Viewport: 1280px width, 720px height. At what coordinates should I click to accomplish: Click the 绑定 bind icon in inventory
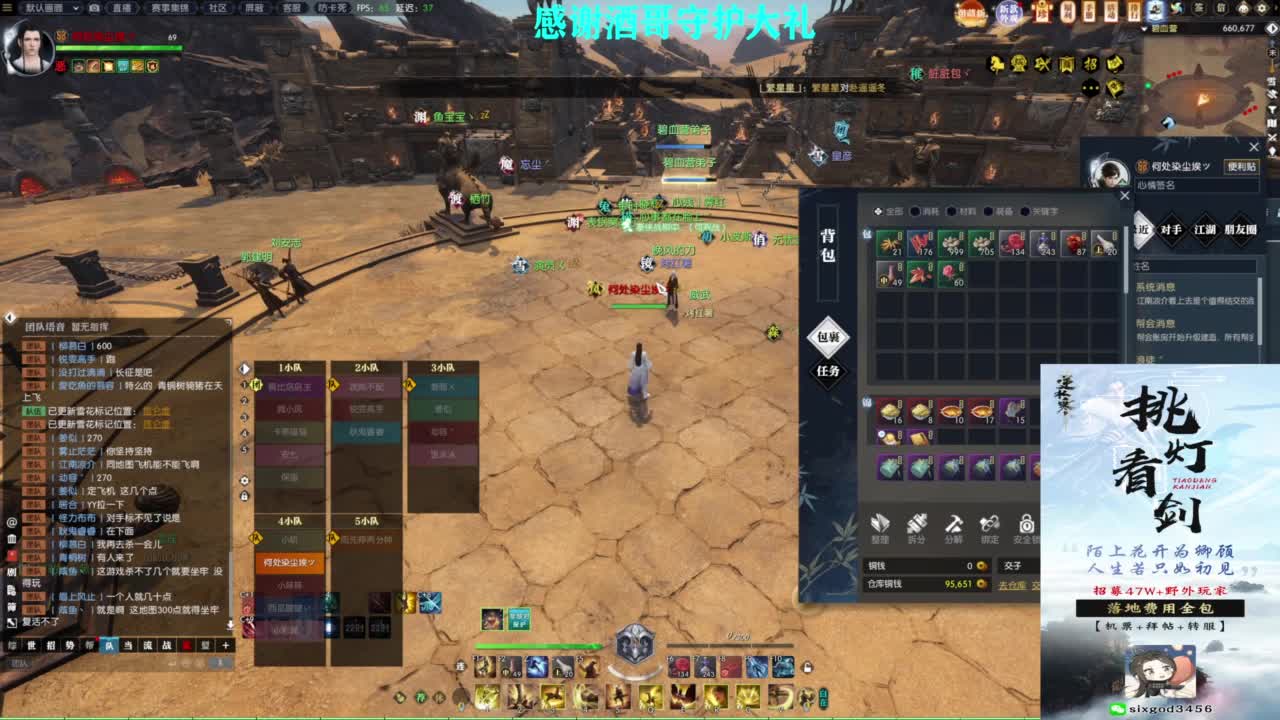coord(991,527)
